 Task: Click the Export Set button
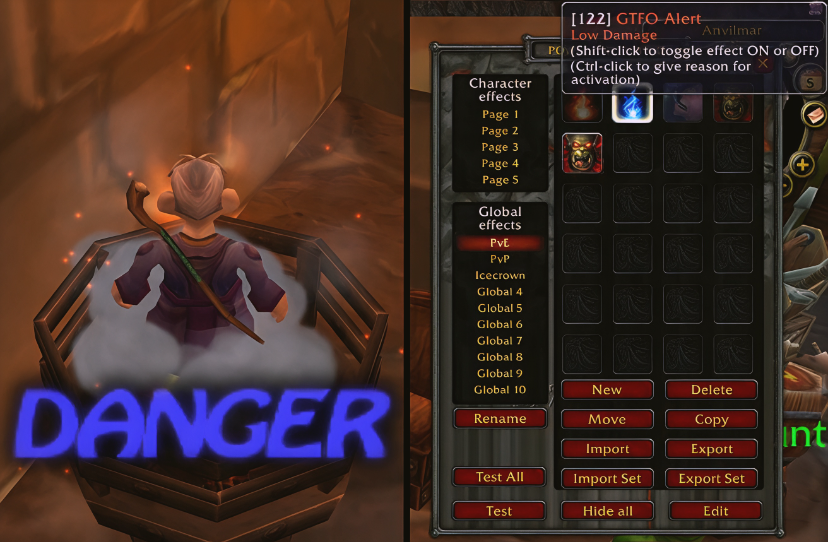[711, 479]
